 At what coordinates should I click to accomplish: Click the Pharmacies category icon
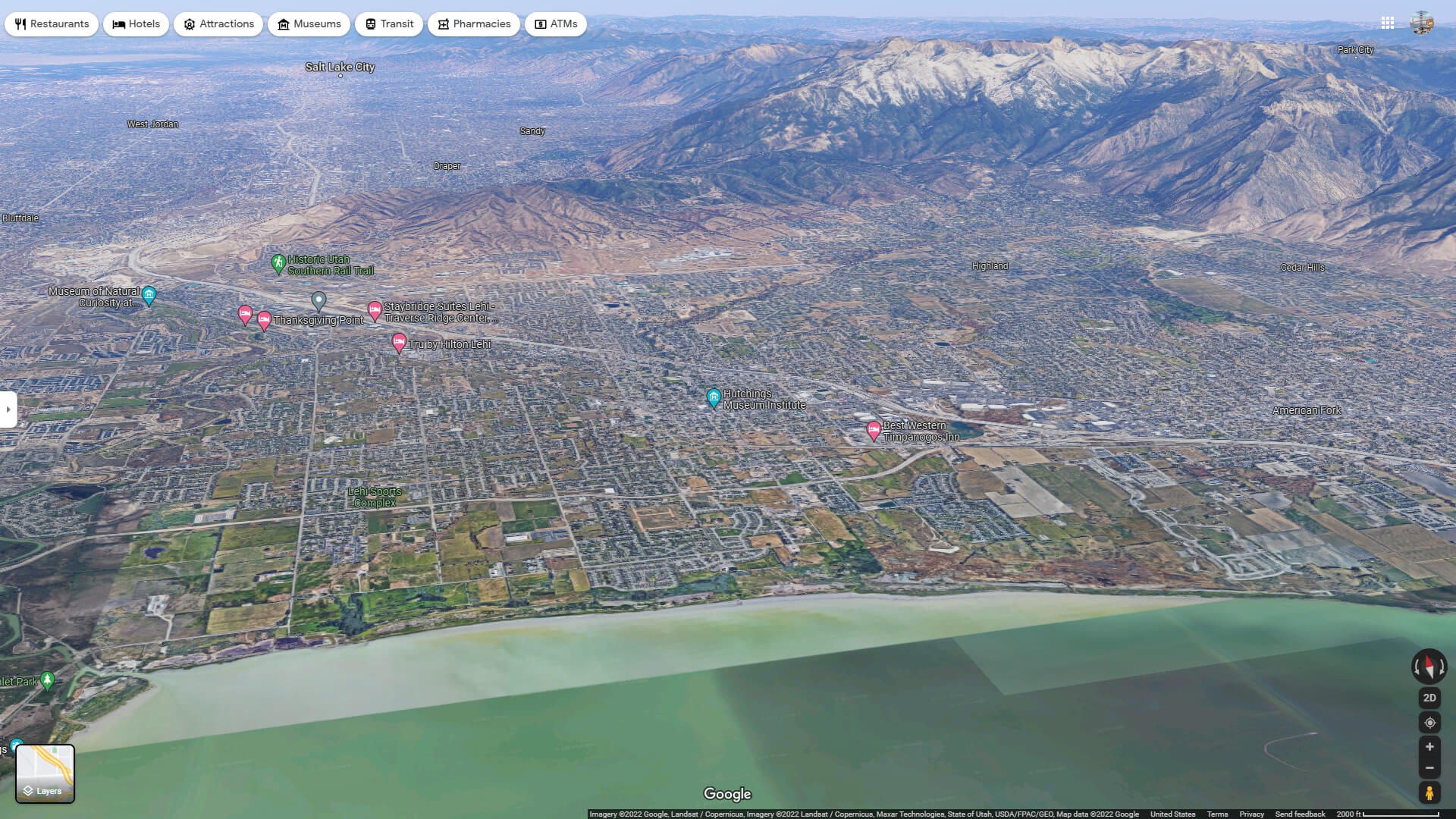(x=443, y=24)
